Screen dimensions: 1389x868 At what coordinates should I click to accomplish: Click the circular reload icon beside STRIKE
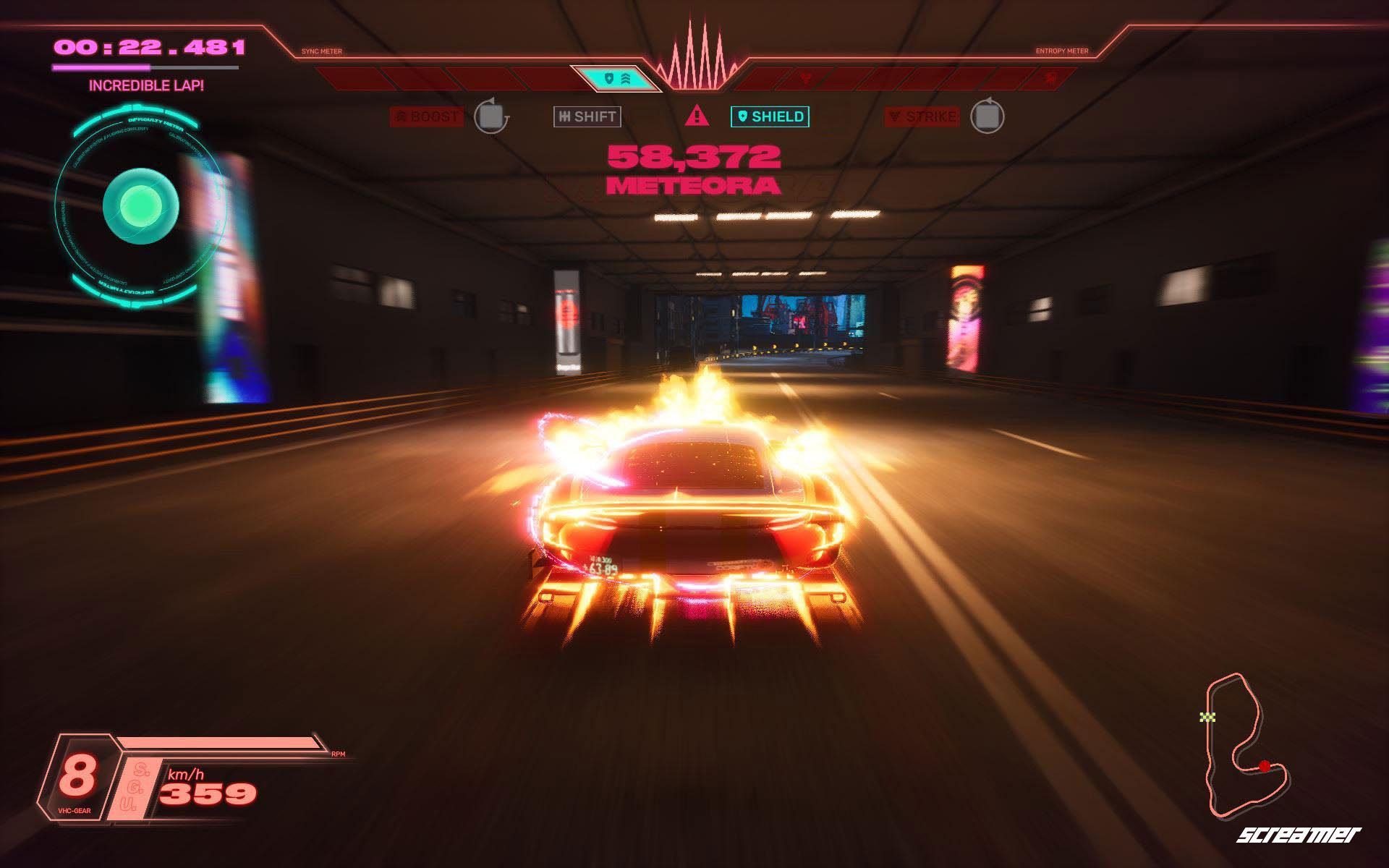click(986, 116)
